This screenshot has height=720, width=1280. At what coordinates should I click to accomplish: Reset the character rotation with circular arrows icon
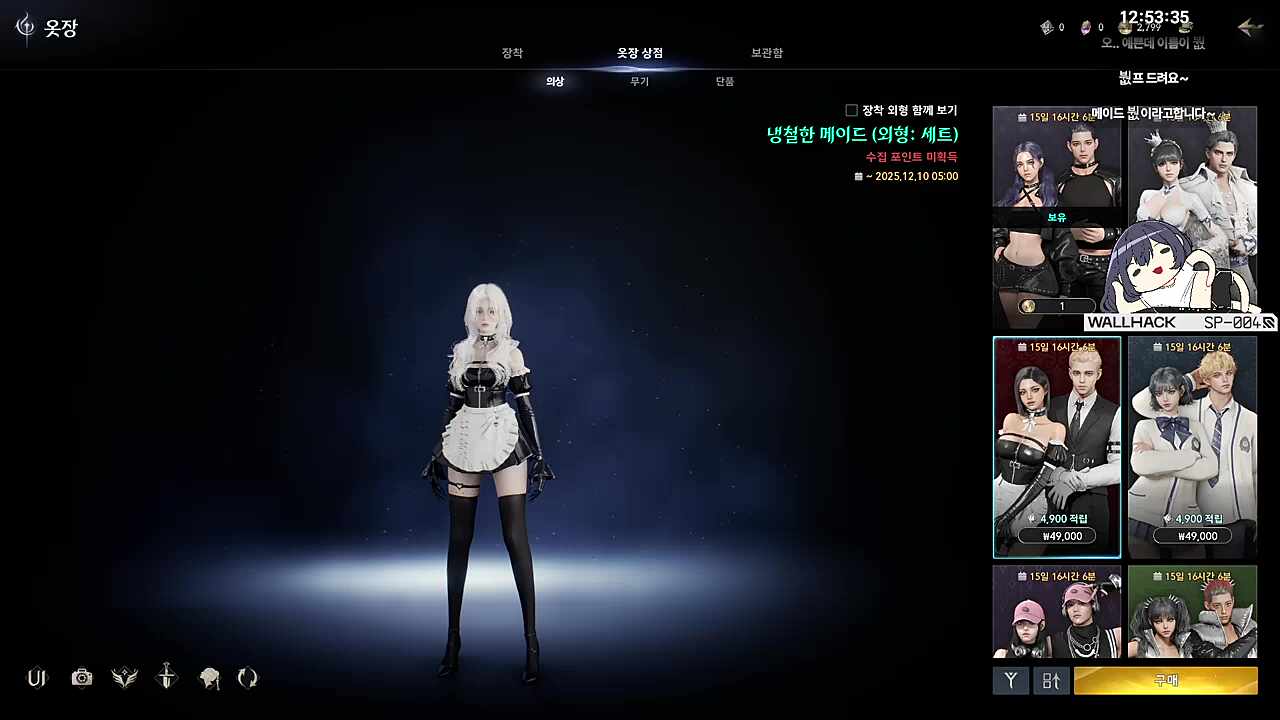point(246,678)
